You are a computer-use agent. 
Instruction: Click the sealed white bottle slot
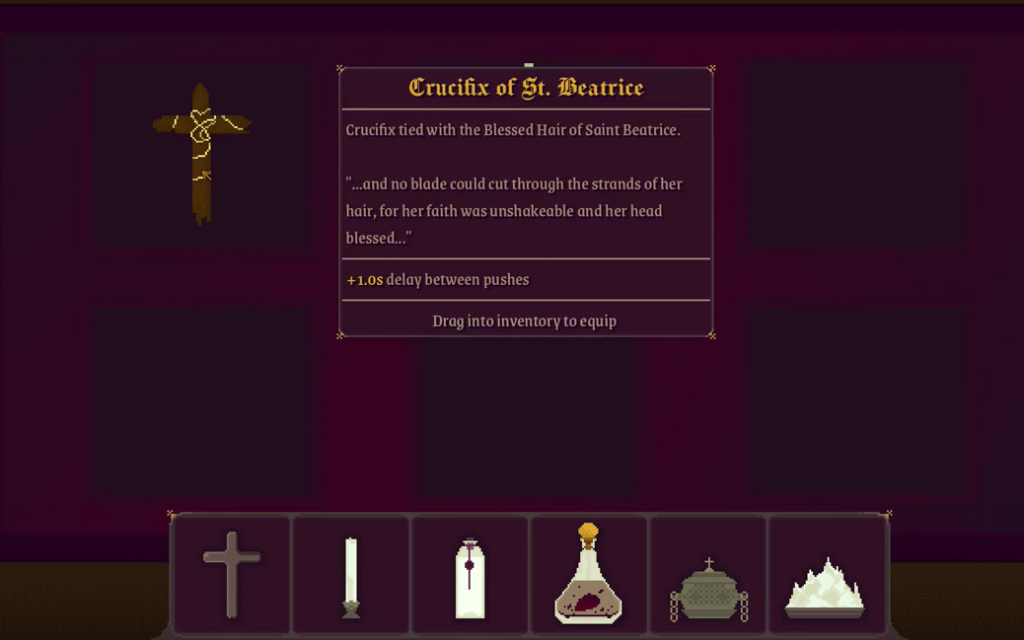469,578
